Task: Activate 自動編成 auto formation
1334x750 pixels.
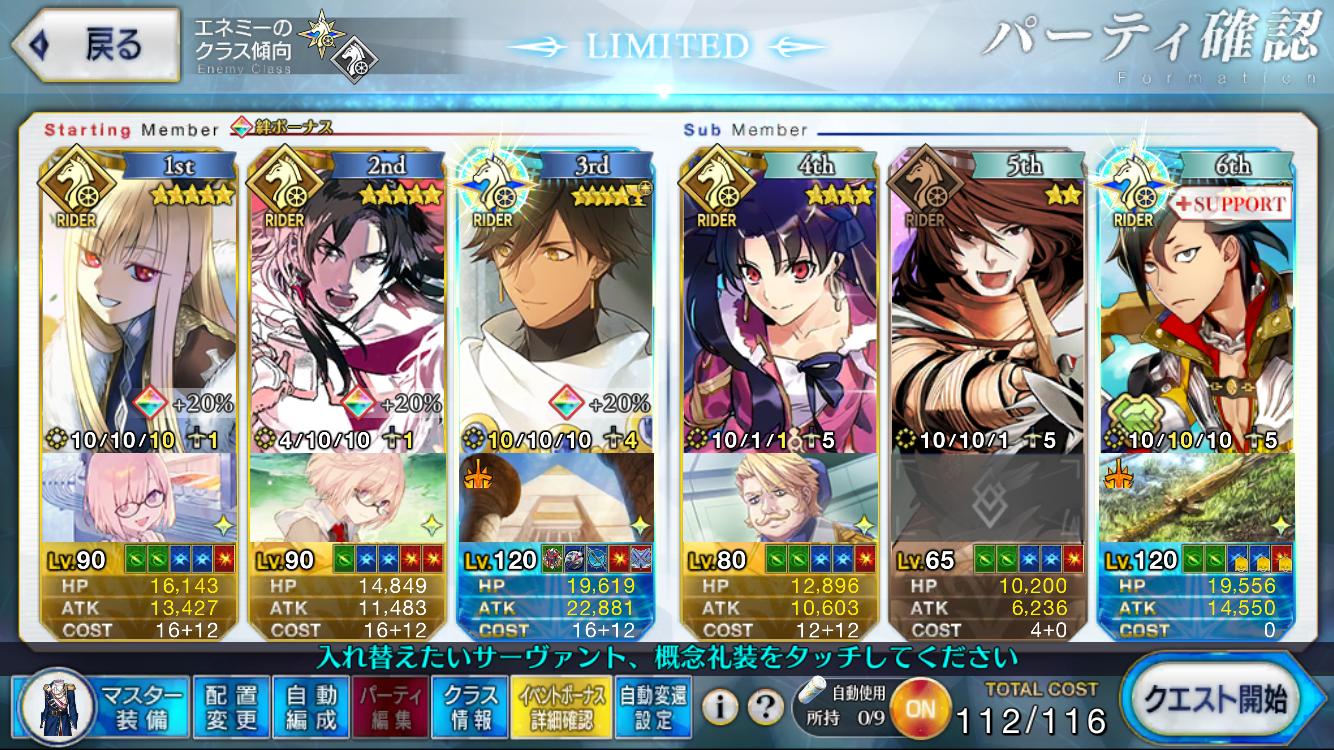Action: tap(311, 706)
